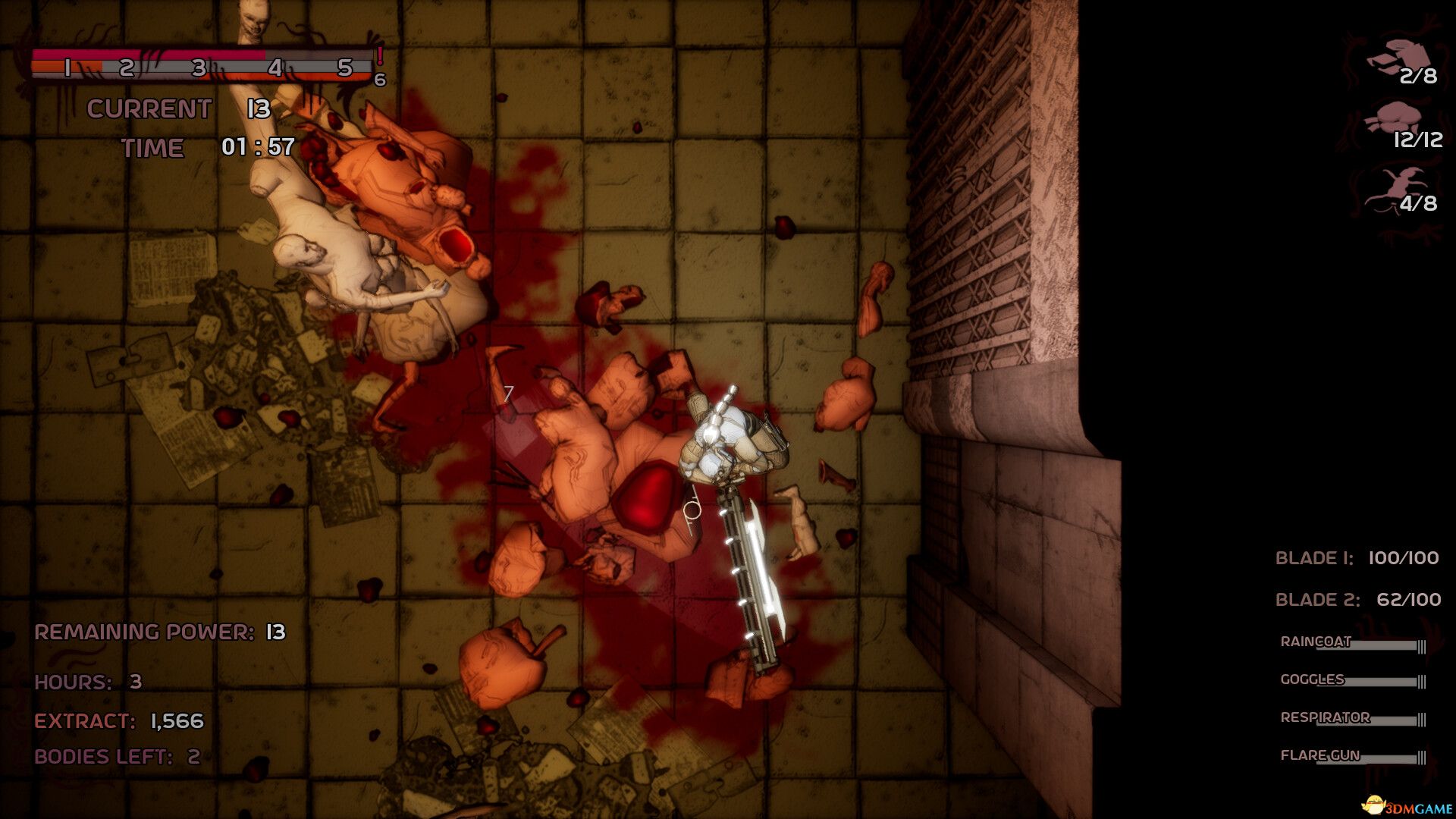The height and width of the screenshot is (819, 1456).
Task: Choose the Raincoat equipment entry
Action: point(1316,642)
